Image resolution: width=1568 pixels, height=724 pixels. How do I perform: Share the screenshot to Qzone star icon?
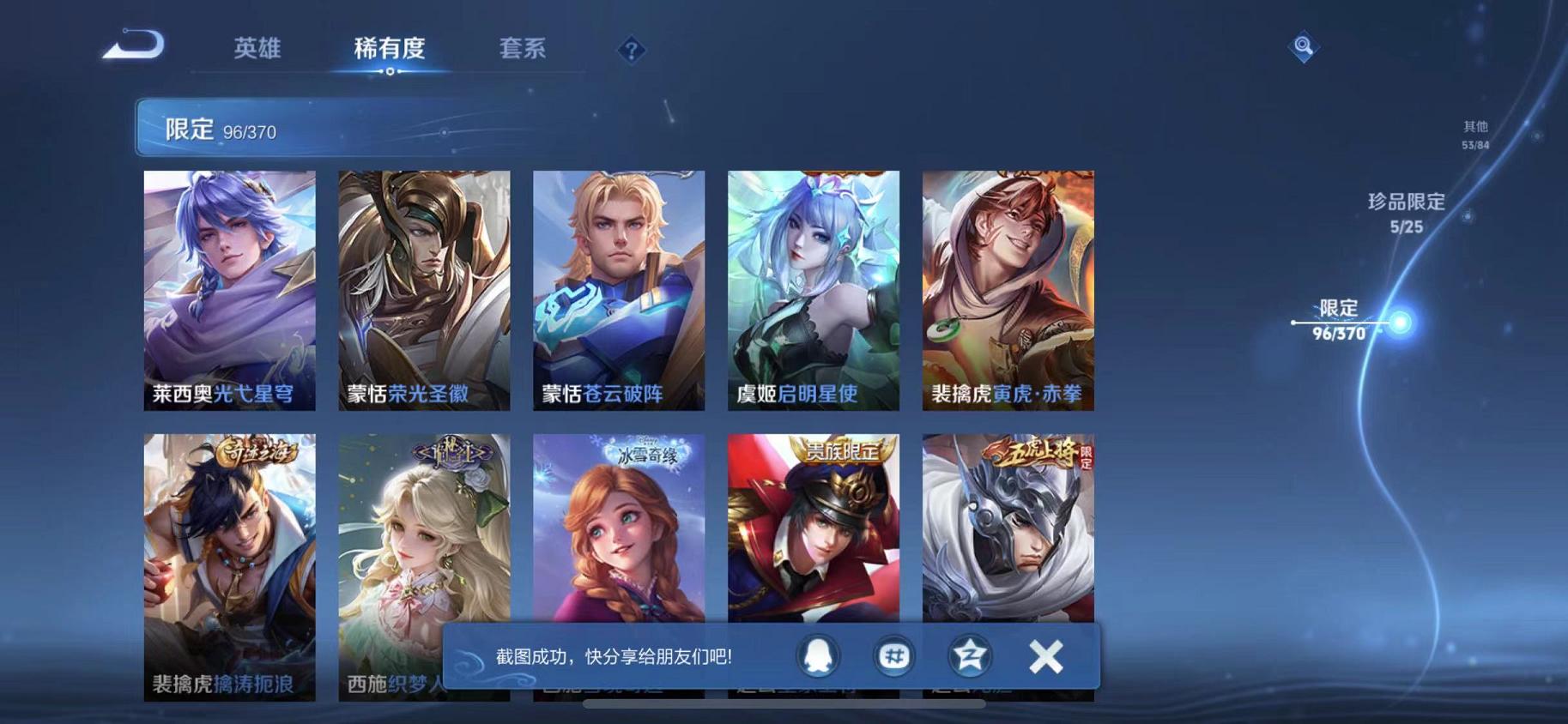tap(968, 655)
